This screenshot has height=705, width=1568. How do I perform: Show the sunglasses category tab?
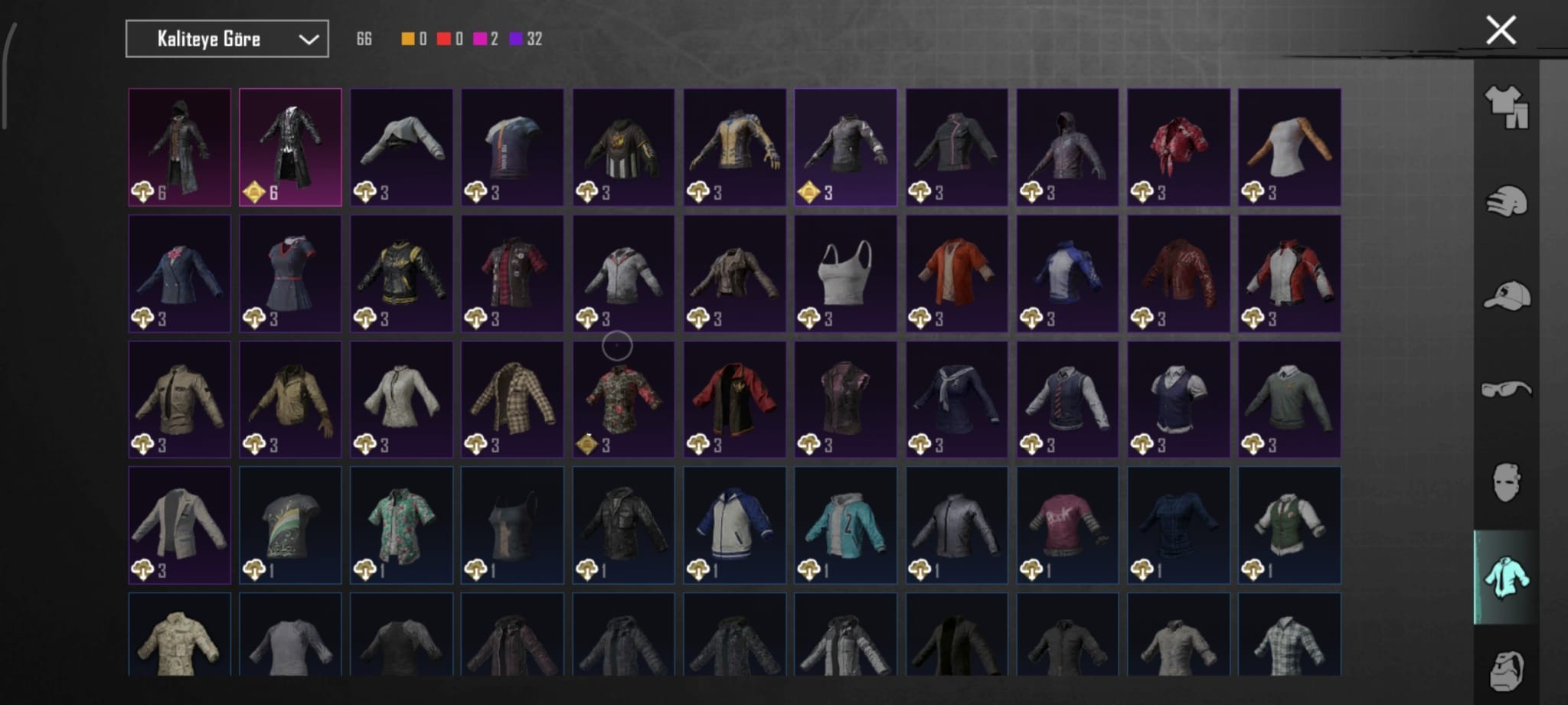[x=1506, y=390]
